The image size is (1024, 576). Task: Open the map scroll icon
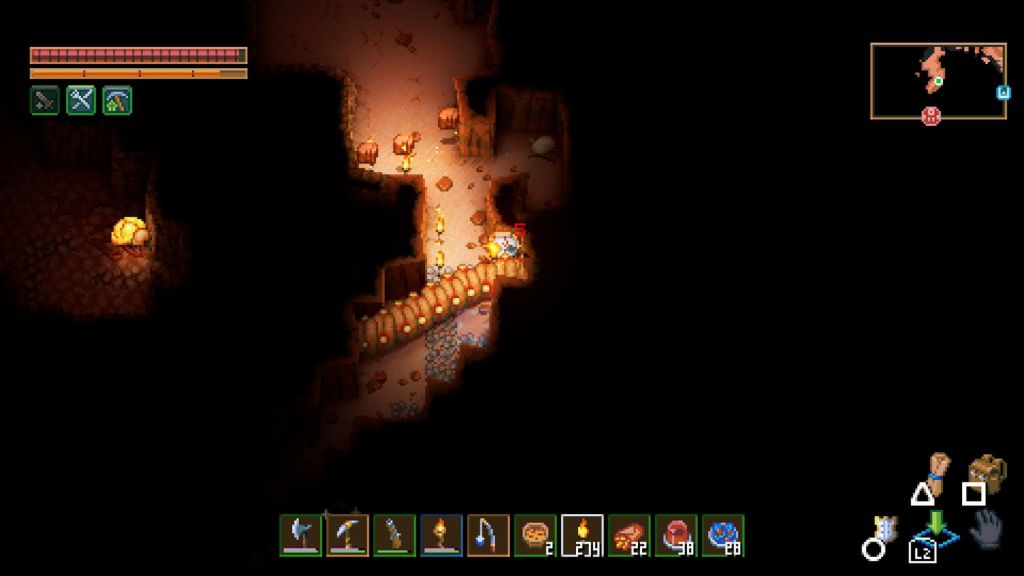tap(935, 468)
